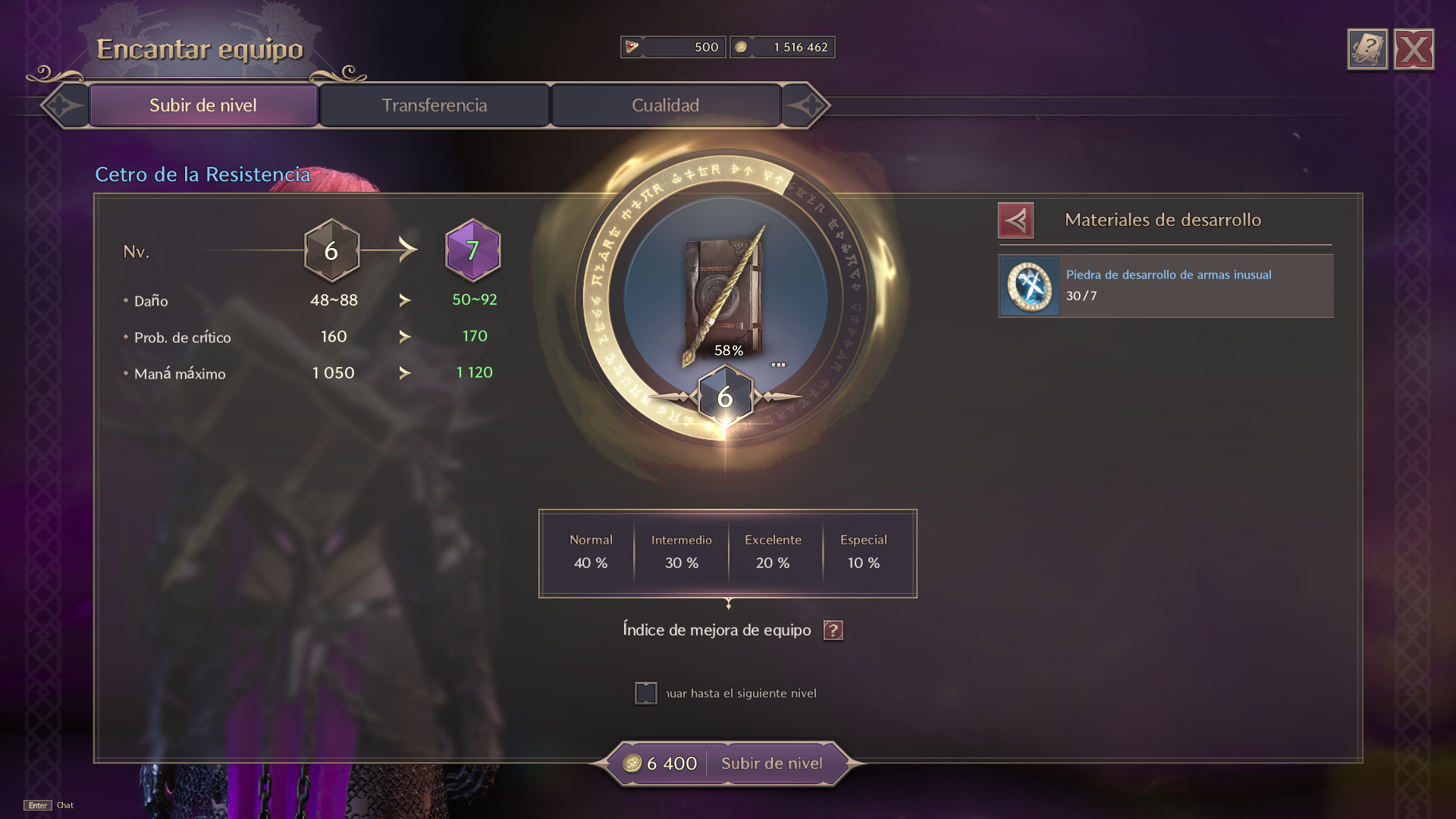Switch to the Transferencia tab

coord(434,105)
